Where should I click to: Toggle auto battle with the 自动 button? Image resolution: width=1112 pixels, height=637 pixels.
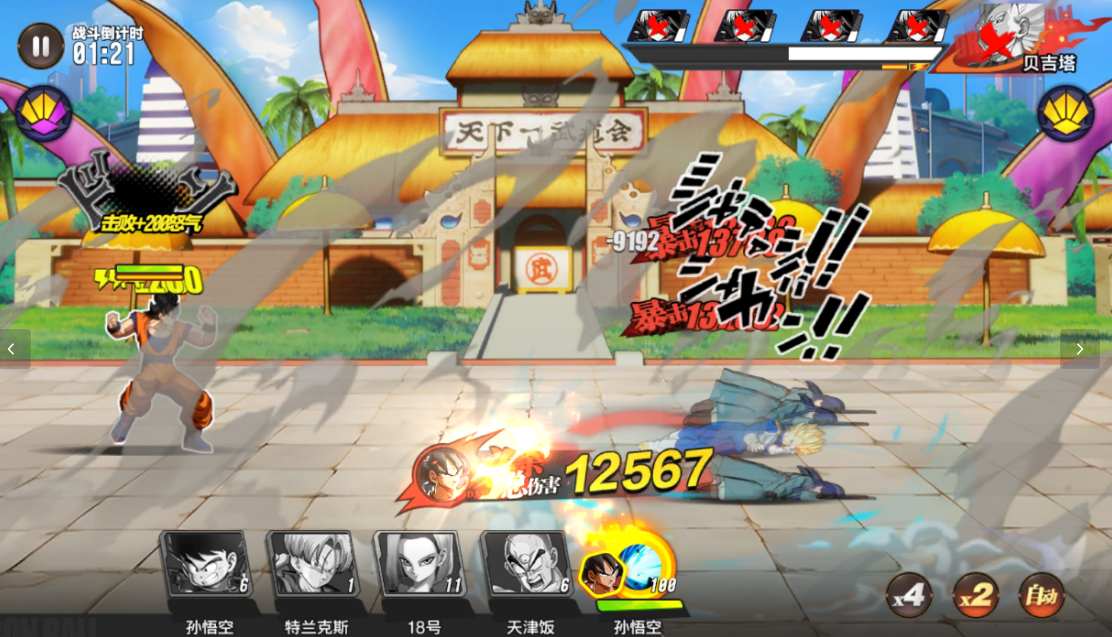tap(1041, 596)
